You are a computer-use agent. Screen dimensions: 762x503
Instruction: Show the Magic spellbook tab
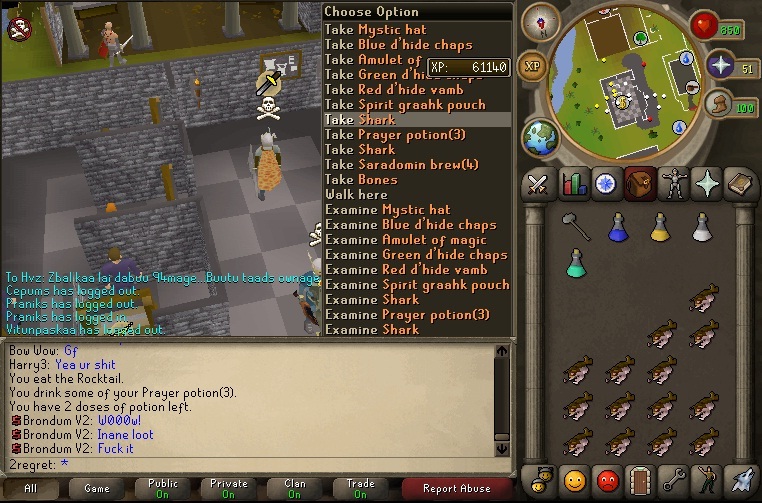point(739,184)
